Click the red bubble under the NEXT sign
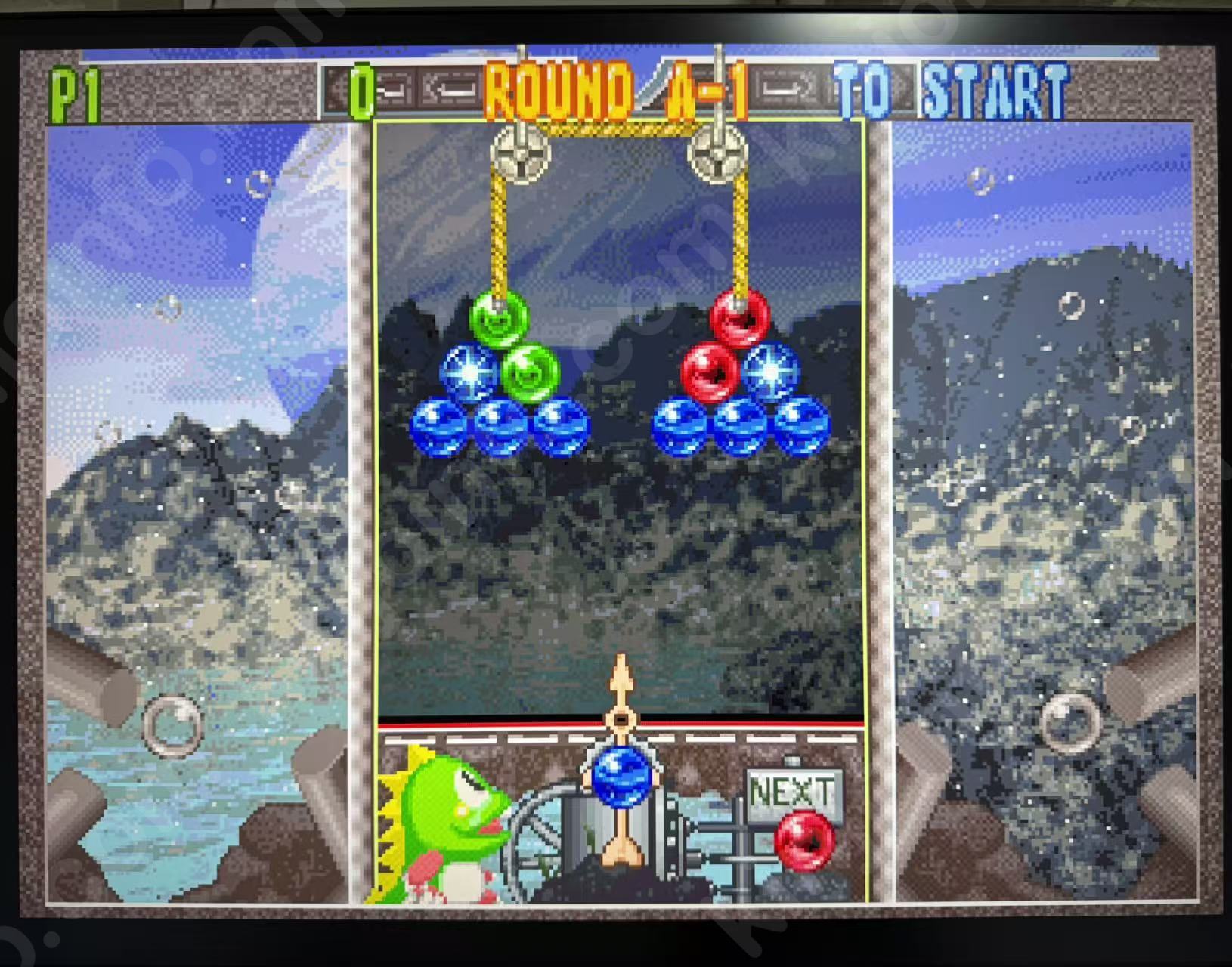Screen dimensions: 1232x967 tap(804, 840)
